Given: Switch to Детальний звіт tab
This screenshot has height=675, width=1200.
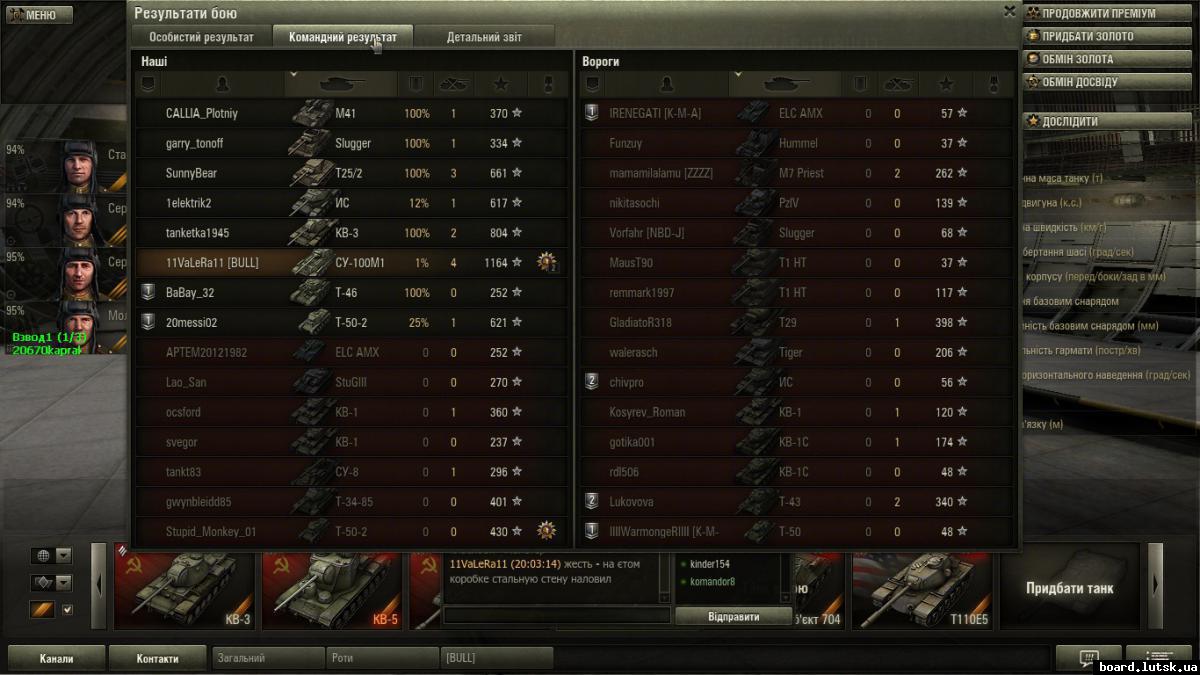Looking at the screenshot, I should tap(485, 37).
